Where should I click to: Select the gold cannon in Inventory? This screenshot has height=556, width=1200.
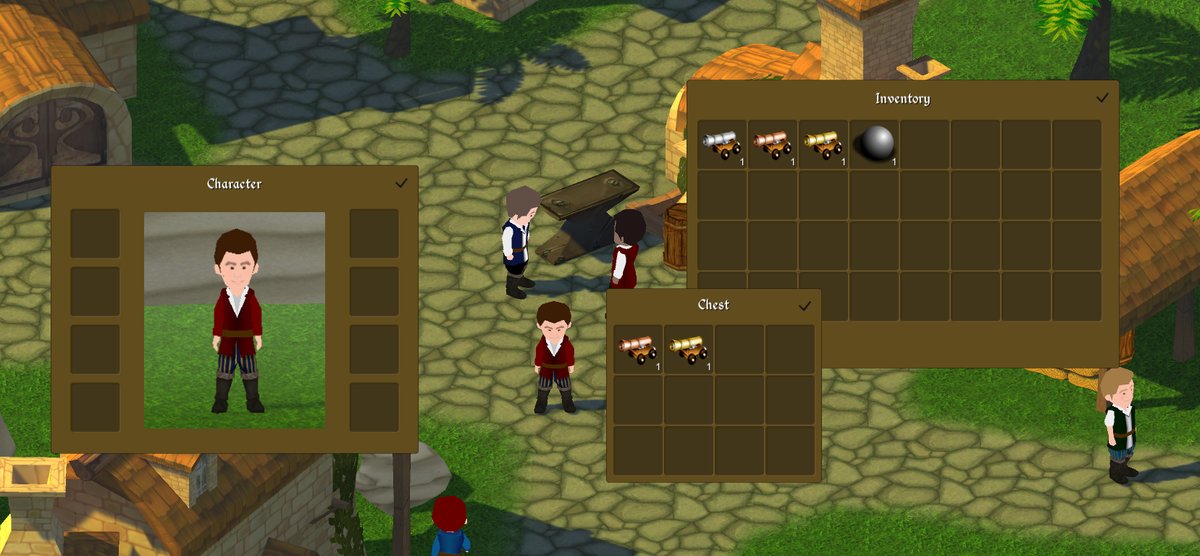(x=823, y=144)
